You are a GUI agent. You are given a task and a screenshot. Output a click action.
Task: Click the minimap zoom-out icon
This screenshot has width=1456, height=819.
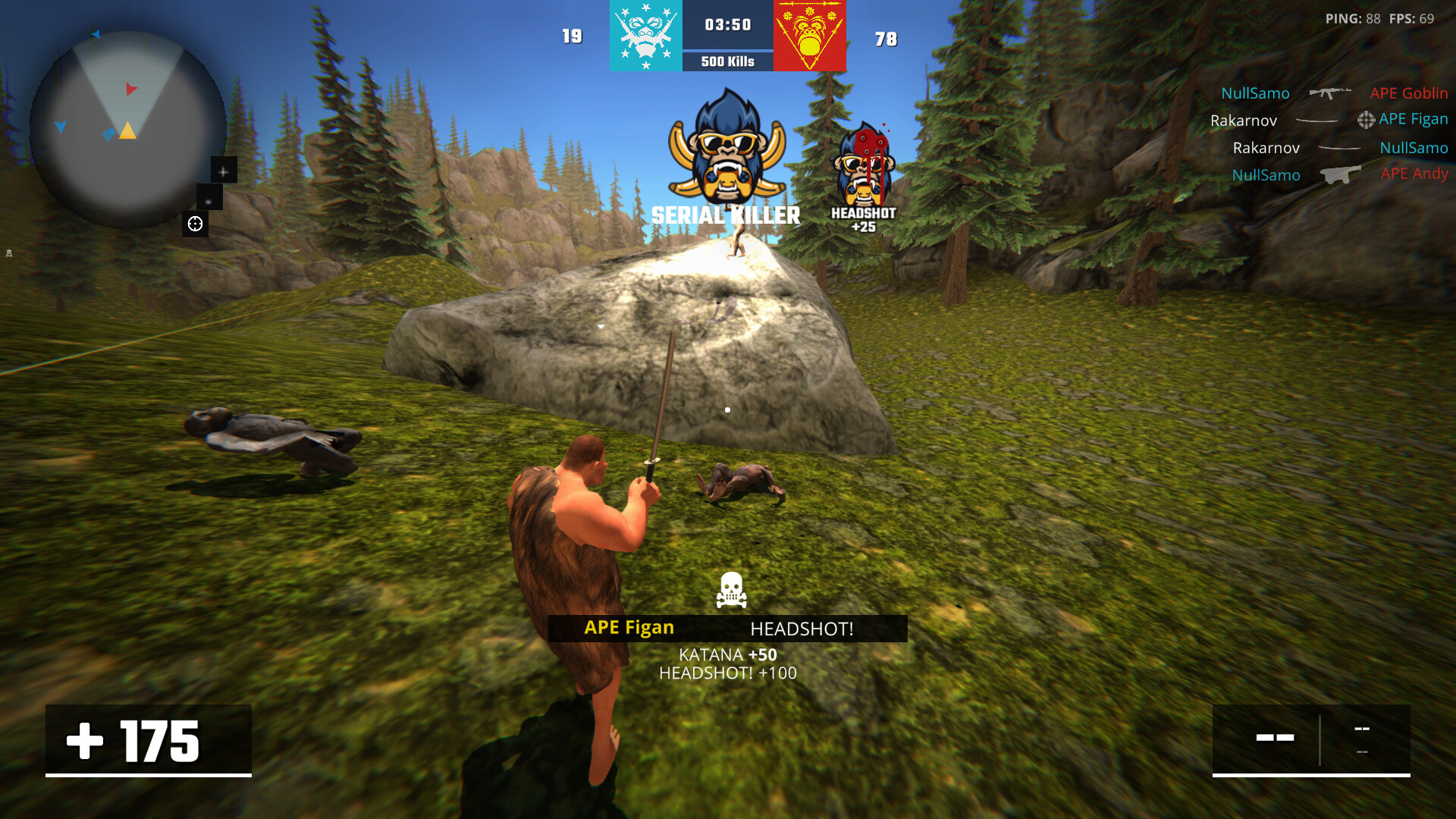tap(207, 202)
